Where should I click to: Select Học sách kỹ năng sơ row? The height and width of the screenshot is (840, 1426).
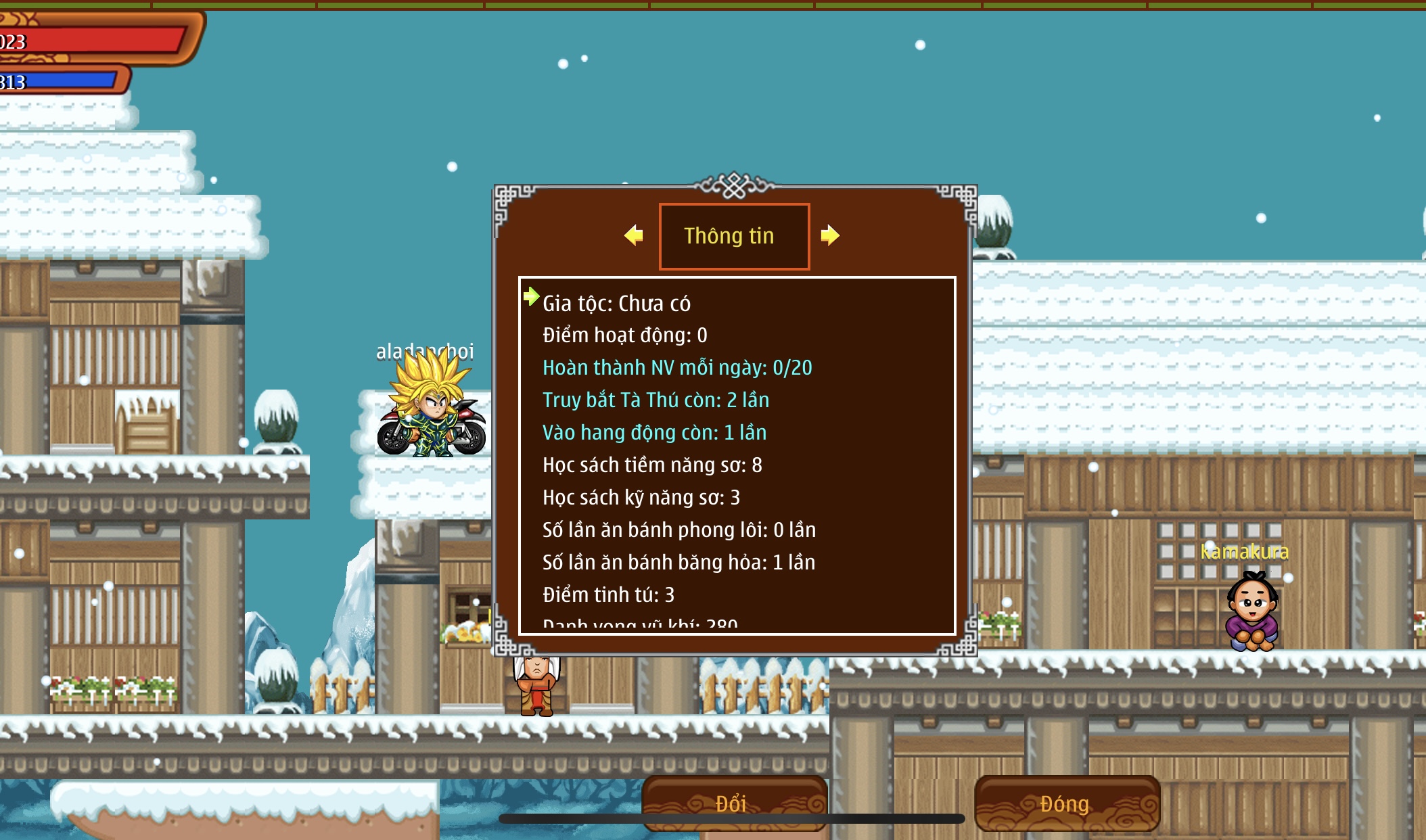pos(641,498)
